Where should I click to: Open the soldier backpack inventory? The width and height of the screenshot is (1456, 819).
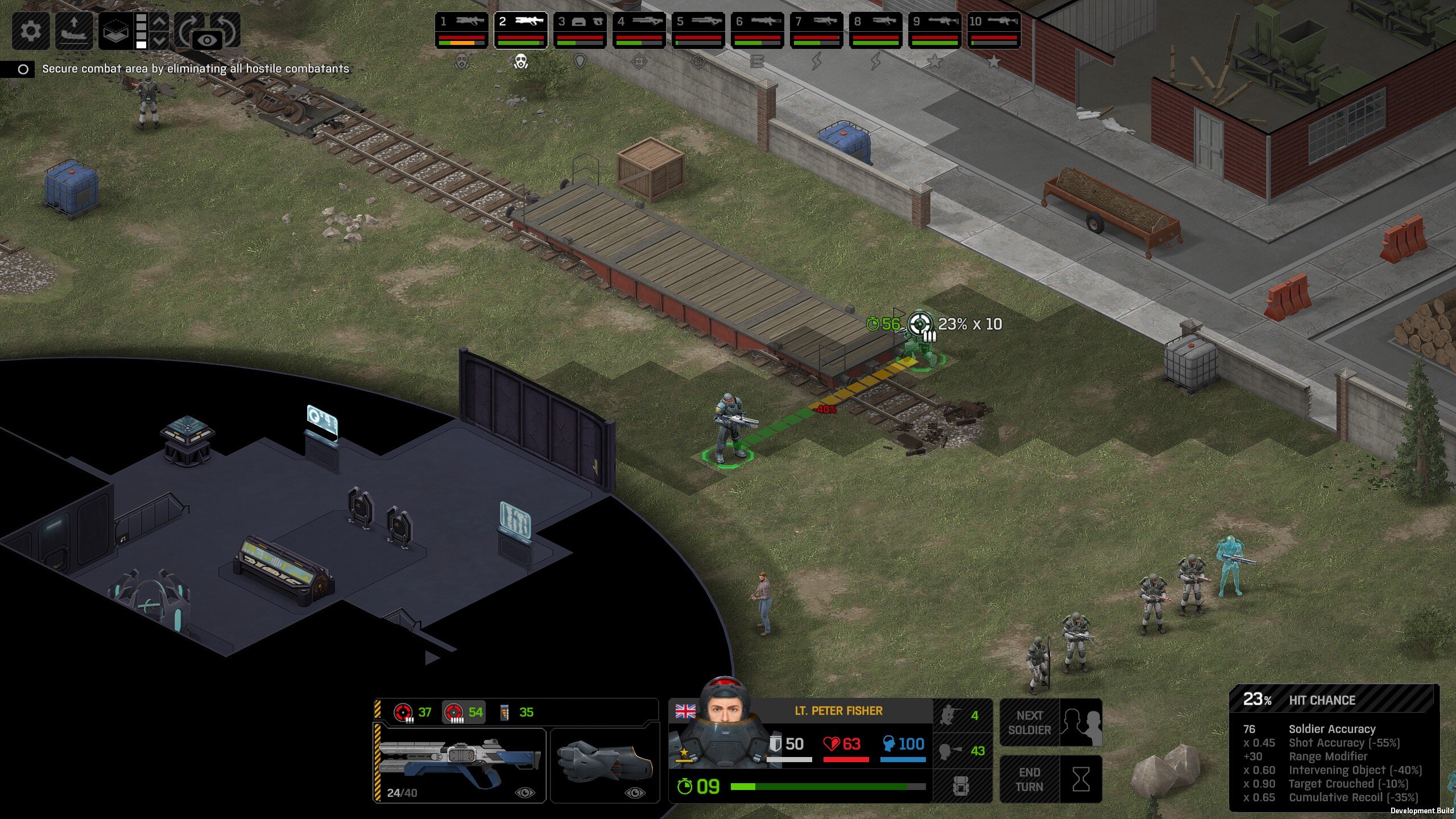(x=961, y=787)
